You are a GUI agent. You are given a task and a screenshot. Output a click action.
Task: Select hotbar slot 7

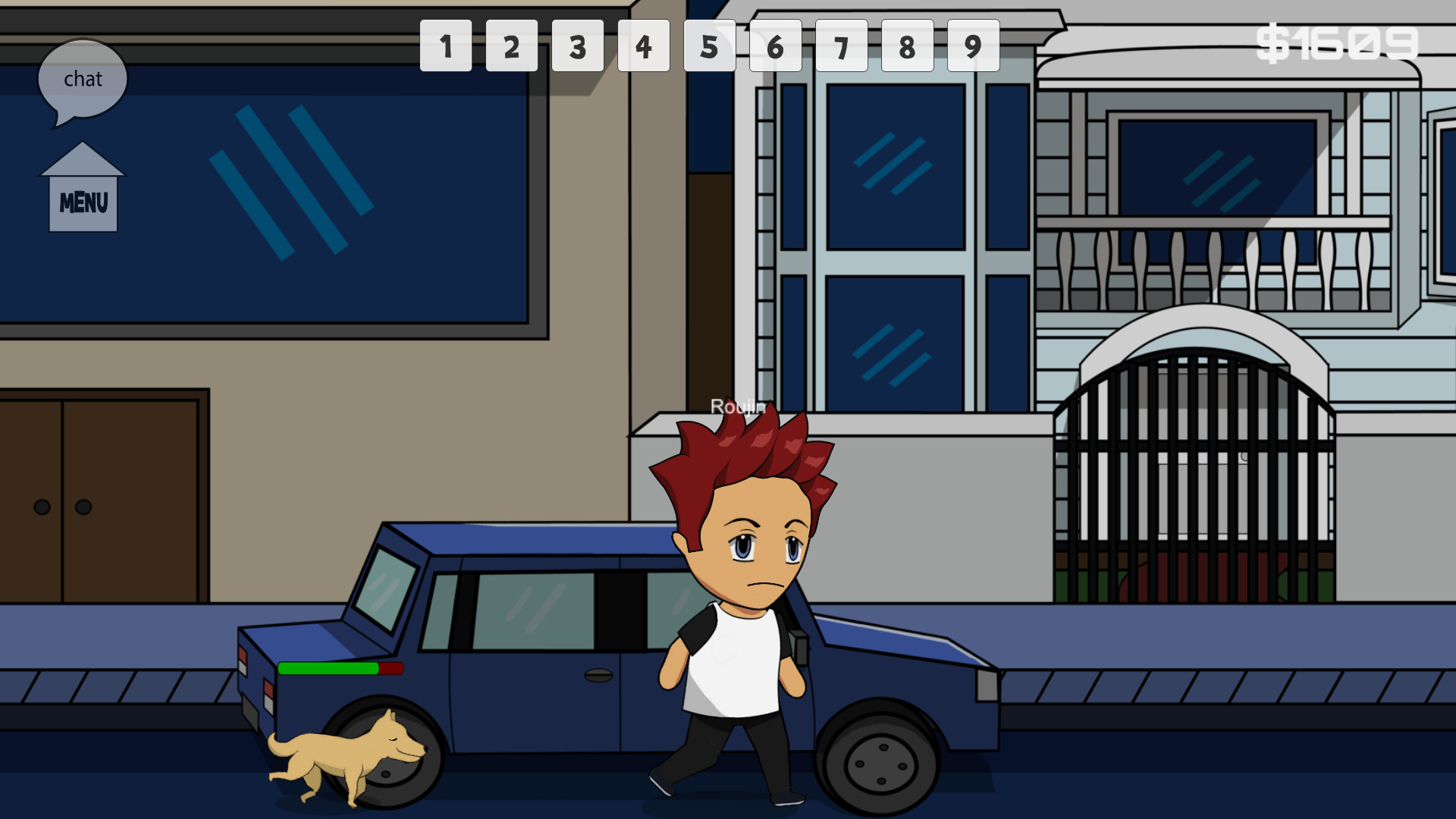[842, 46]
